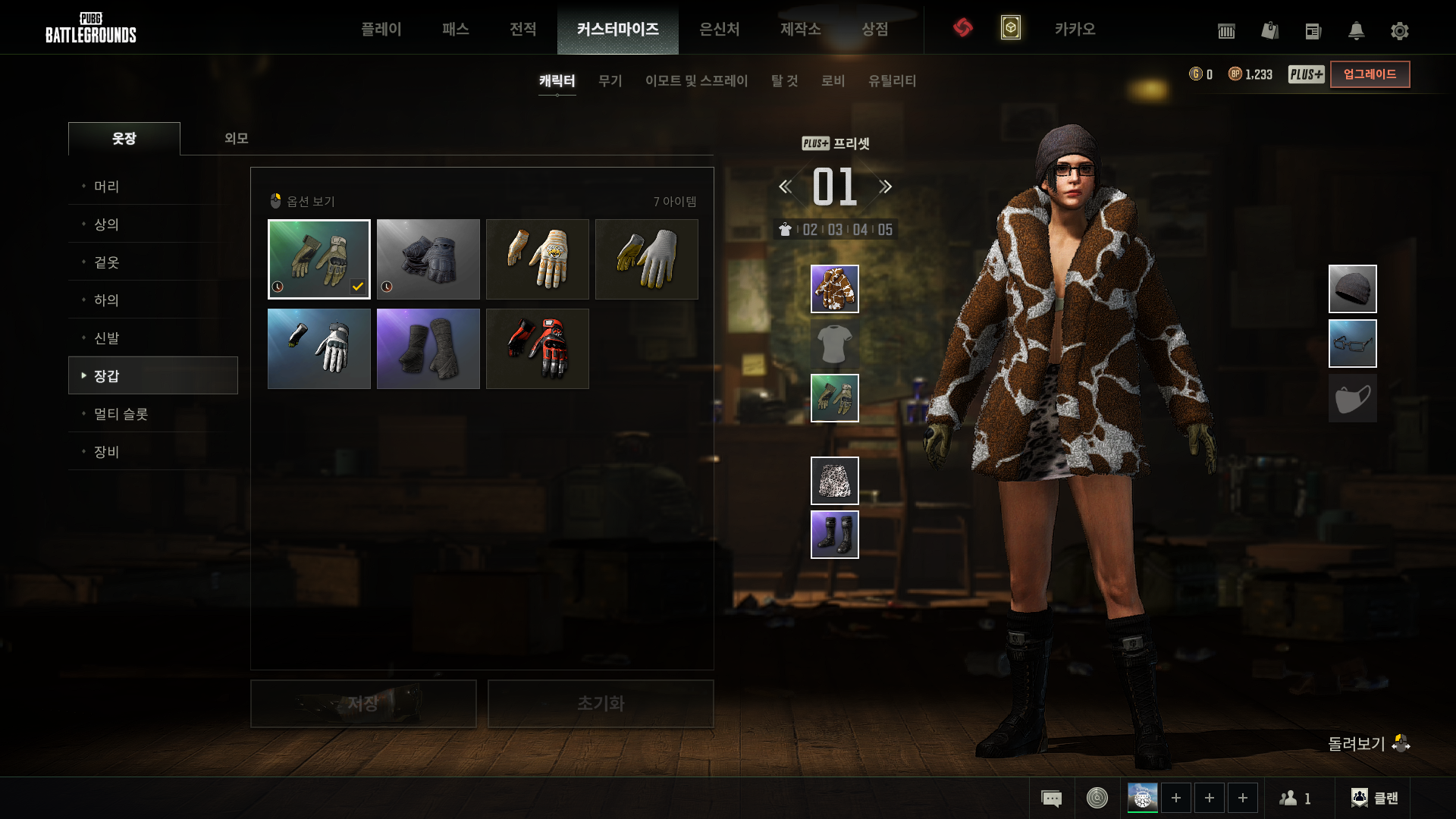Select the black fingerless gloves item
This screenshot has height=819, width=1456.
coord(428,259)
